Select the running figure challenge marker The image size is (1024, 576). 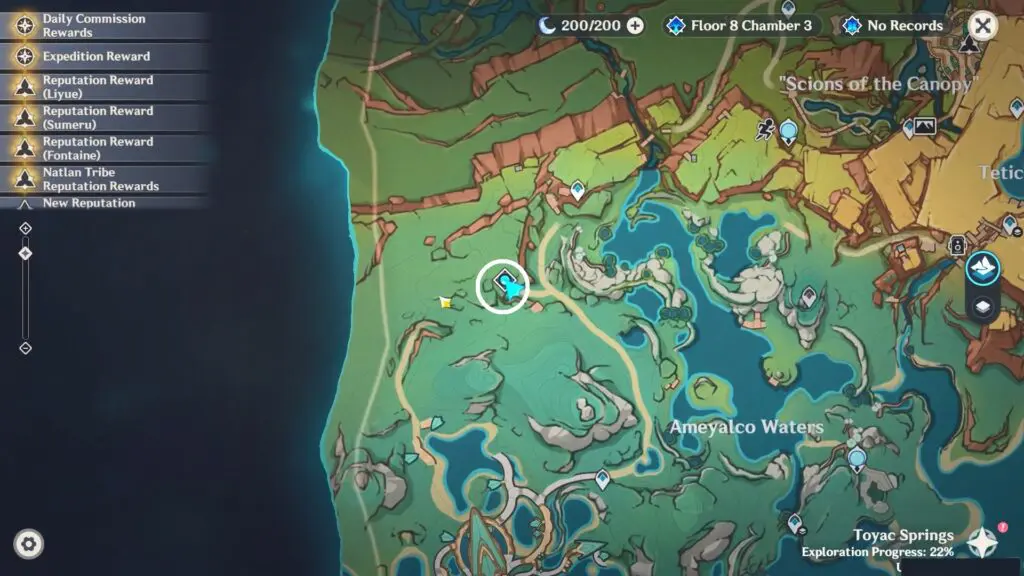point(765,128)
